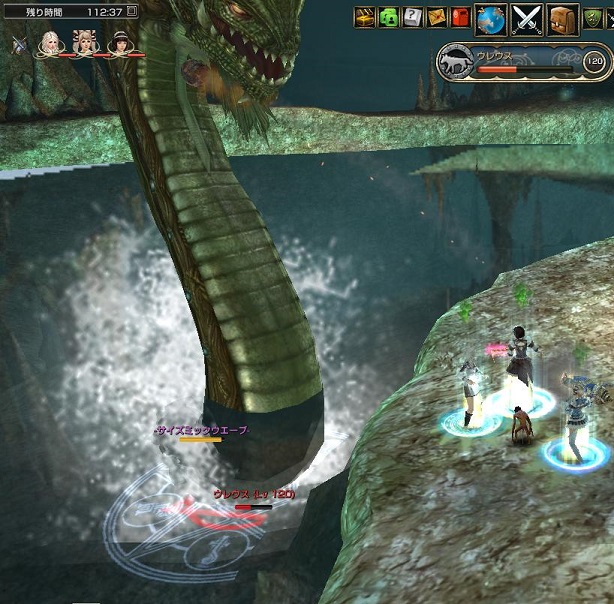Open the backpack inventory icon
Image resolution: width=614 pixels, height=604 pixels.
pyautogui.click(x=563, y=18)
